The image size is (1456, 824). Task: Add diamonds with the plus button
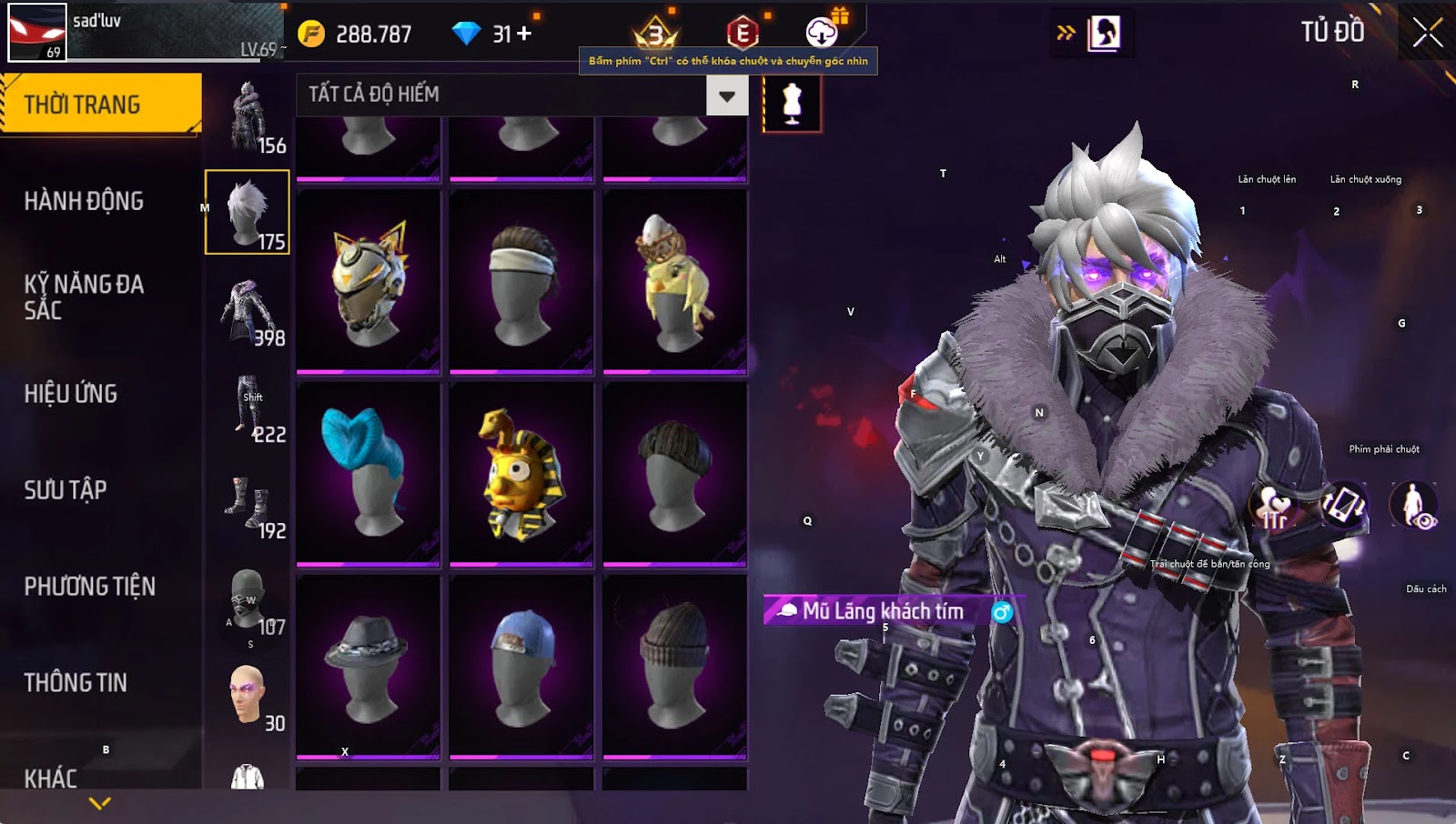pos(524,34)
